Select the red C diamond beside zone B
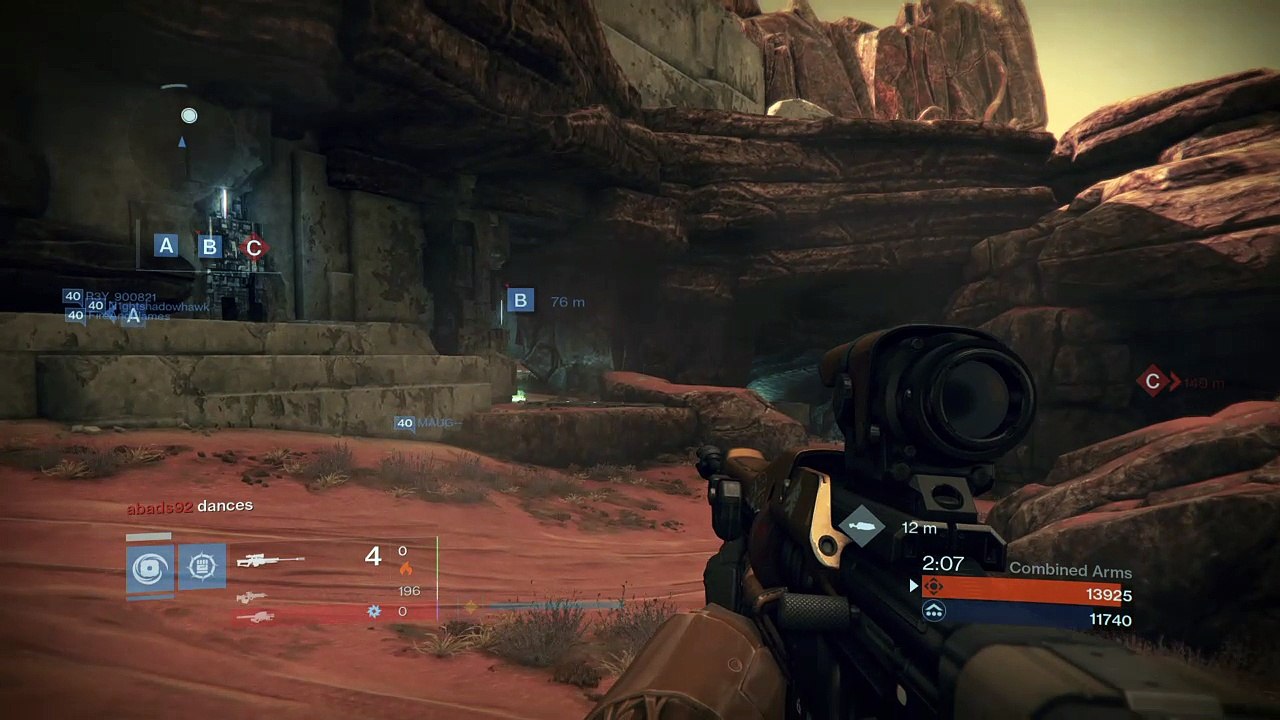Image resolution: width=1280 pixels, height=720 pixels. 253,247
